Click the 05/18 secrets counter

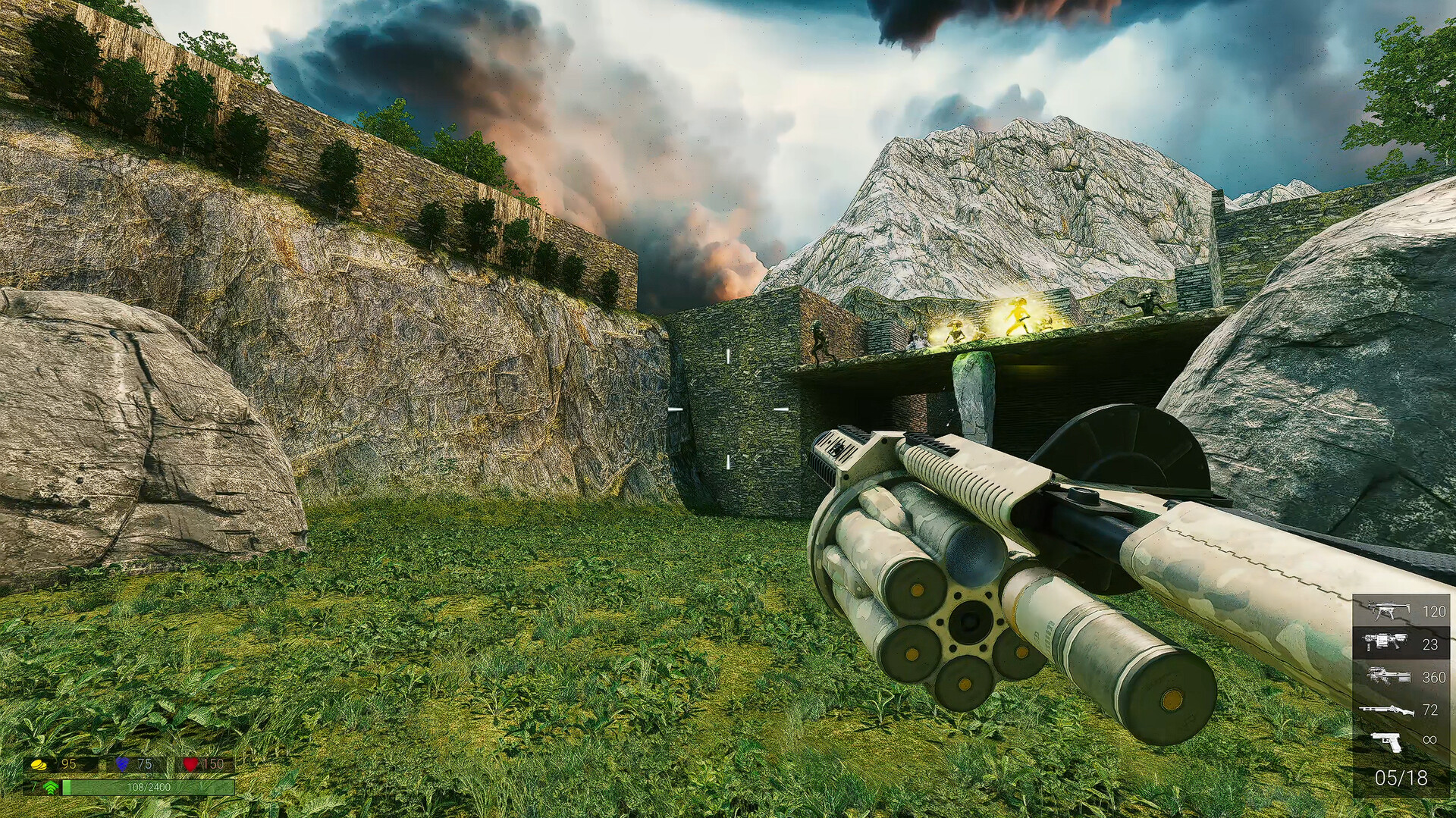coord(1401,776)
